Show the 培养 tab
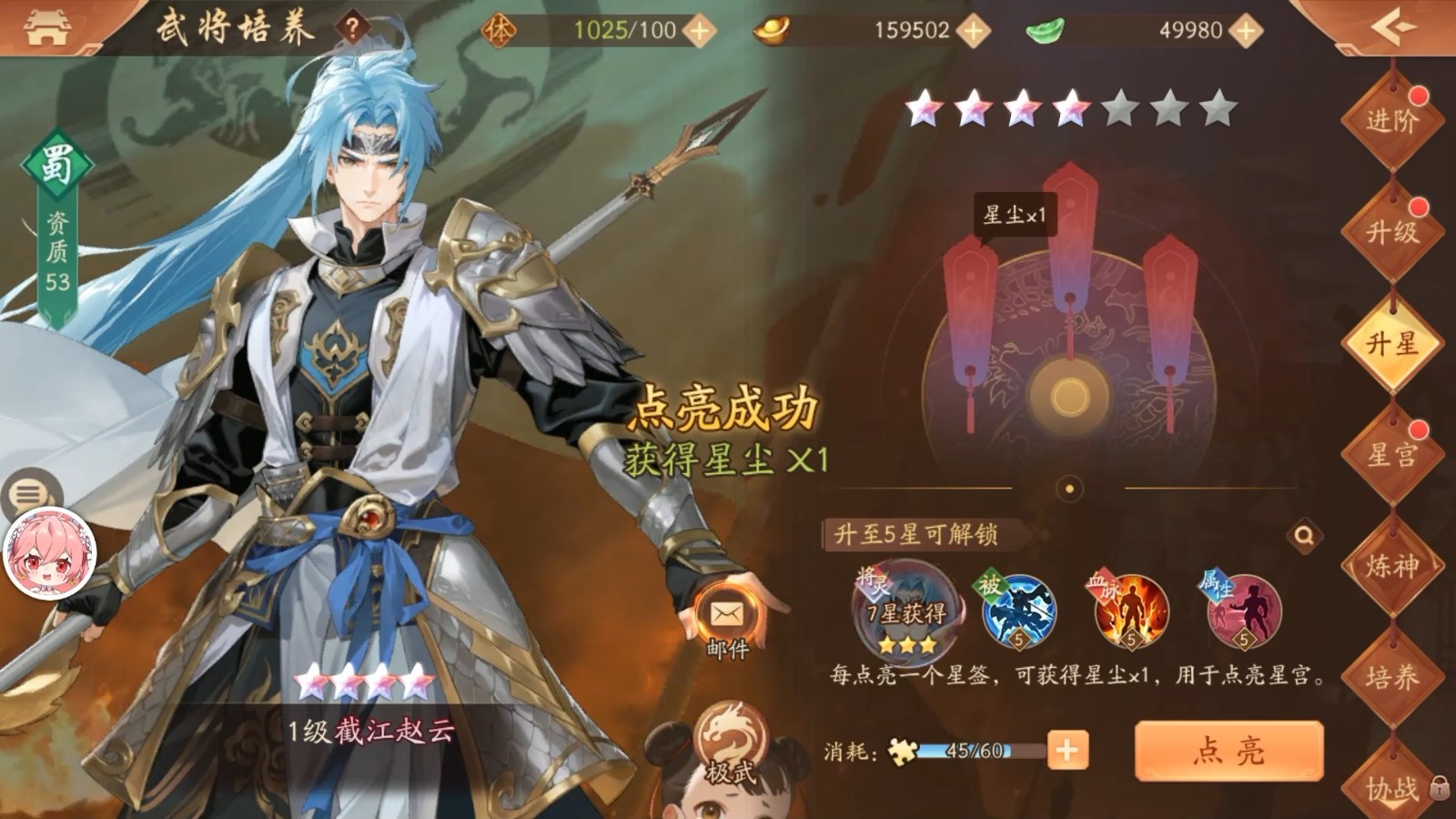The image size is (1456, 819). point(1391,678)
